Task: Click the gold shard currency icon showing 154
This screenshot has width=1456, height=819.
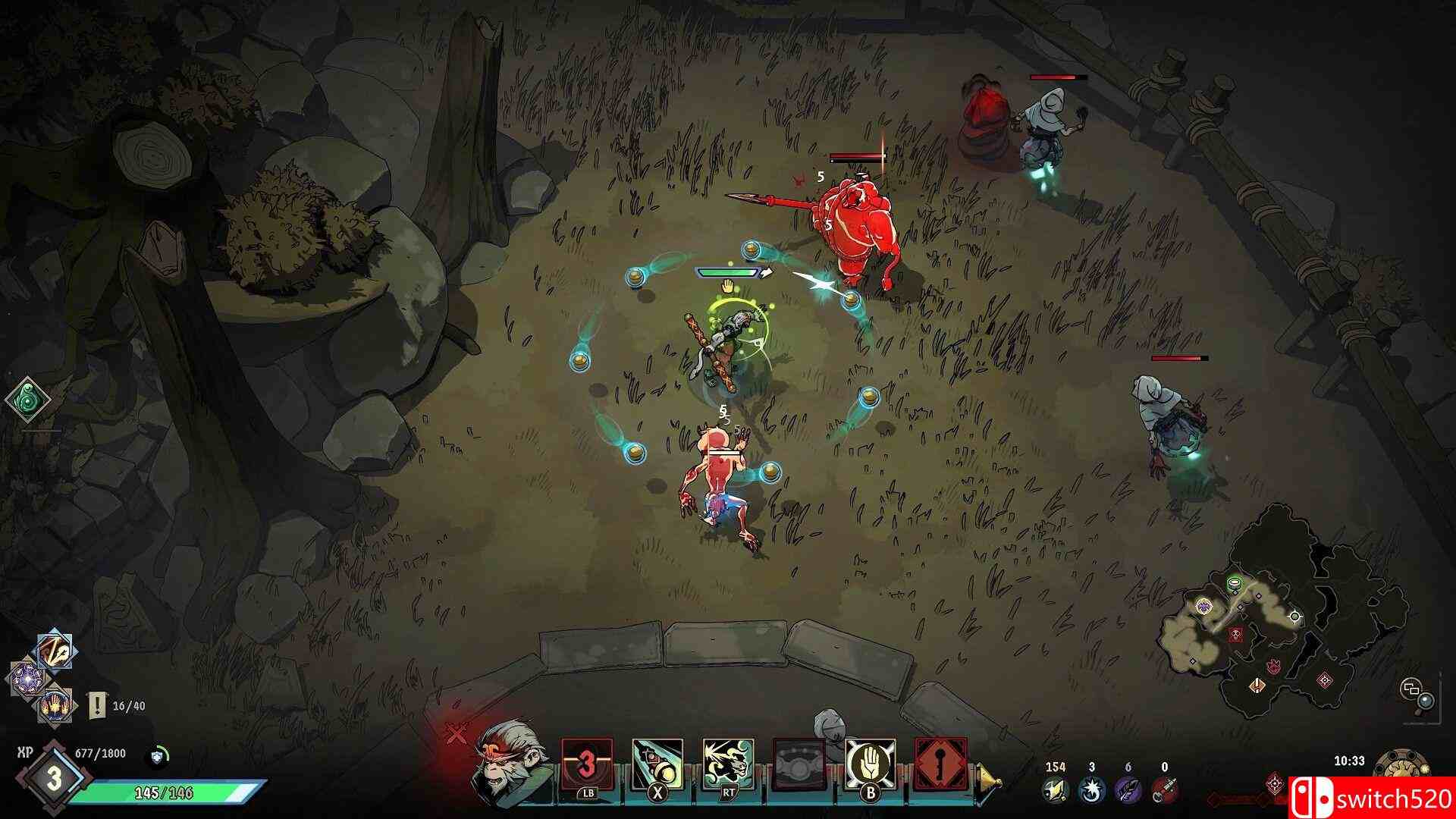Action: click(1055, 790)
